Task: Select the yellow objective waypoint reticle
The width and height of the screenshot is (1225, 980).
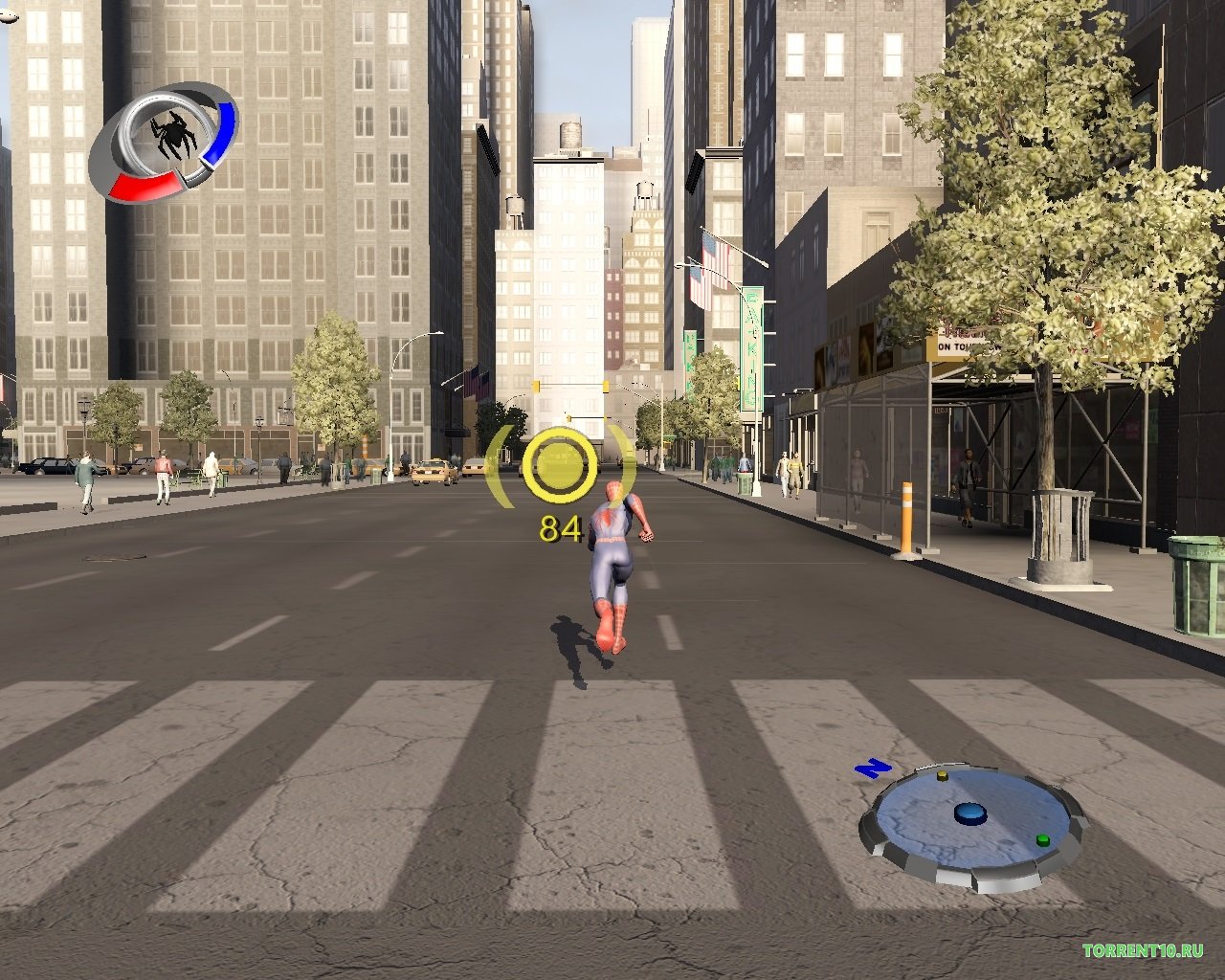Action: 560,465
